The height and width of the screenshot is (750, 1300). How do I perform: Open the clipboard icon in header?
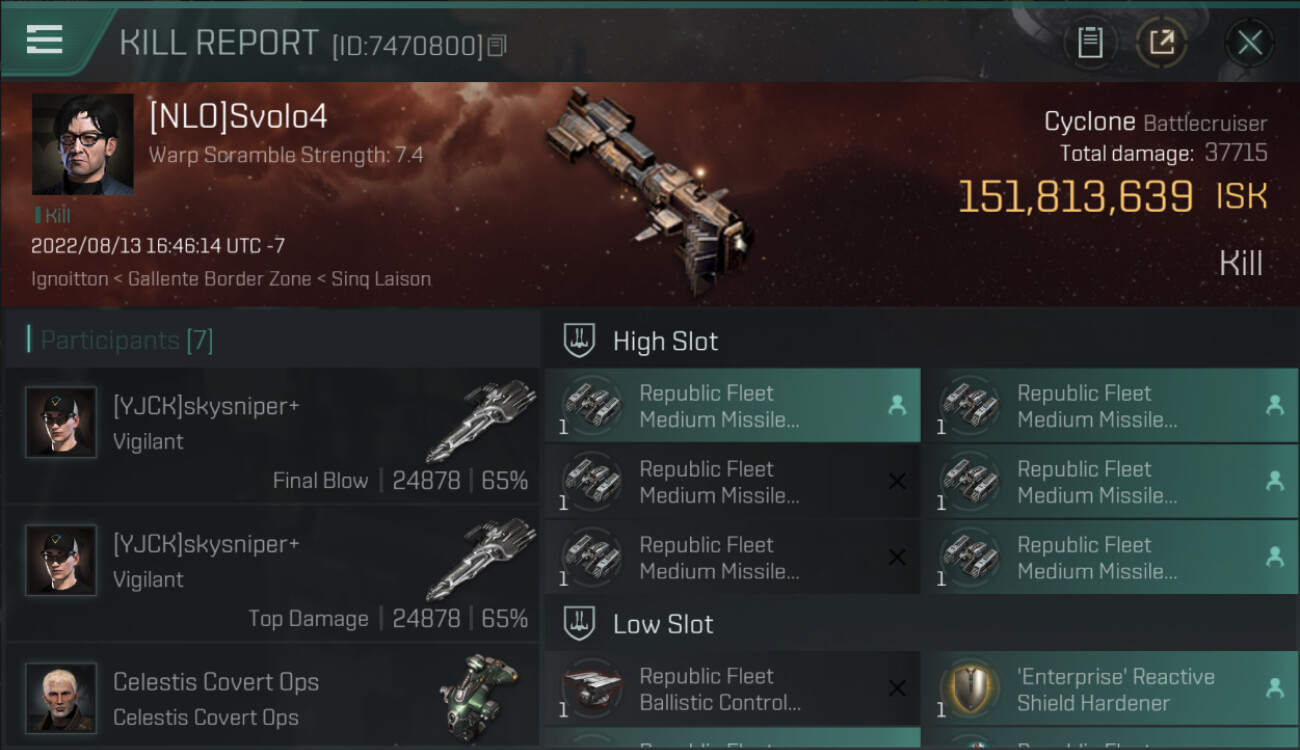(x=1090, y=43)
